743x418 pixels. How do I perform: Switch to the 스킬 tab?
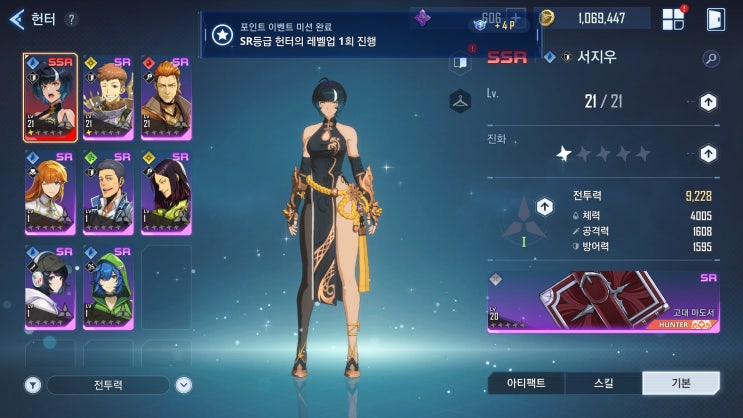(x=603, y=383)
